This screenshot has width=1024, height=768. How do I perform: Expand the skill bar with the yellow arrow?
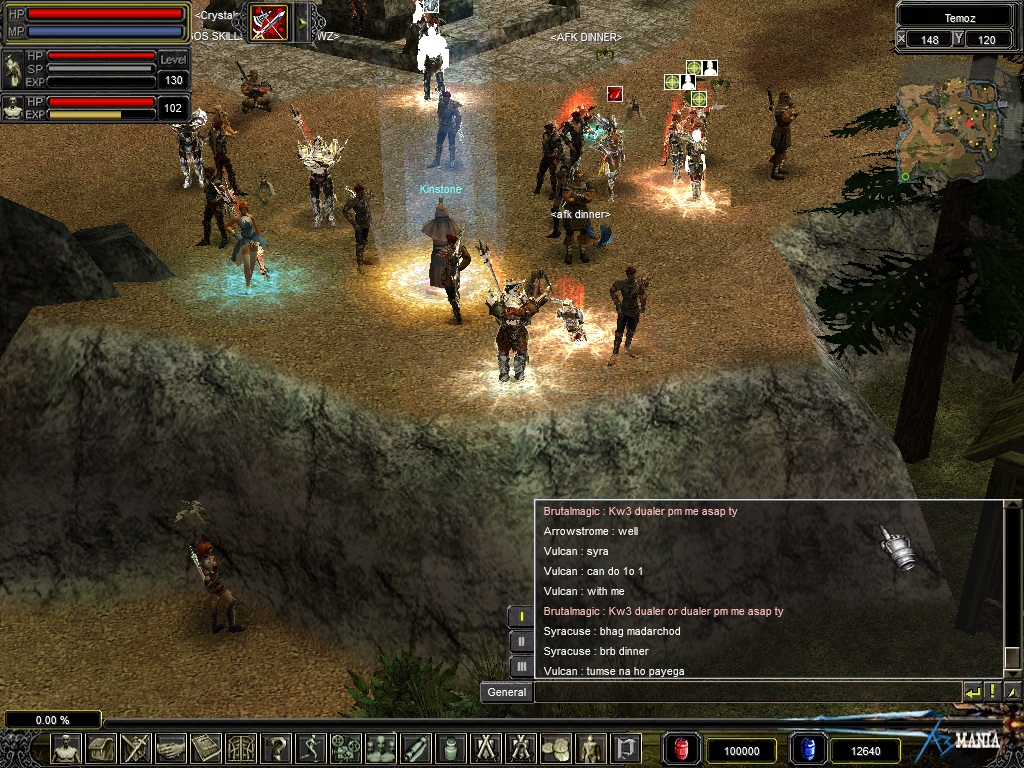coord(300,22)
